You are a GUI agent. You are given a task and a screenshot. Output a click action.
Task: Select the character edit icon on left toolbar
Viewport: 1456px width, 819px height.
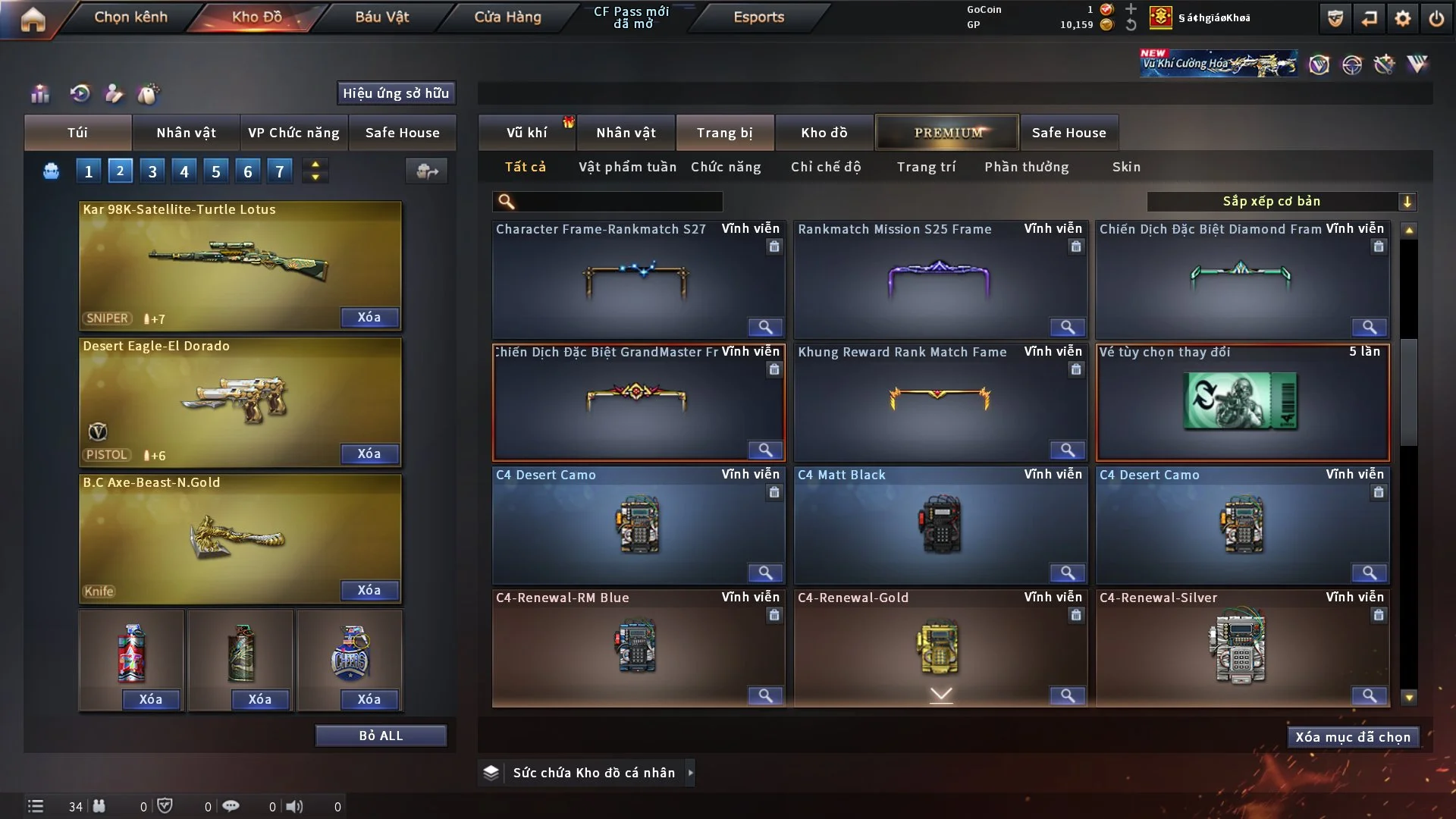(x=113, y=93)
